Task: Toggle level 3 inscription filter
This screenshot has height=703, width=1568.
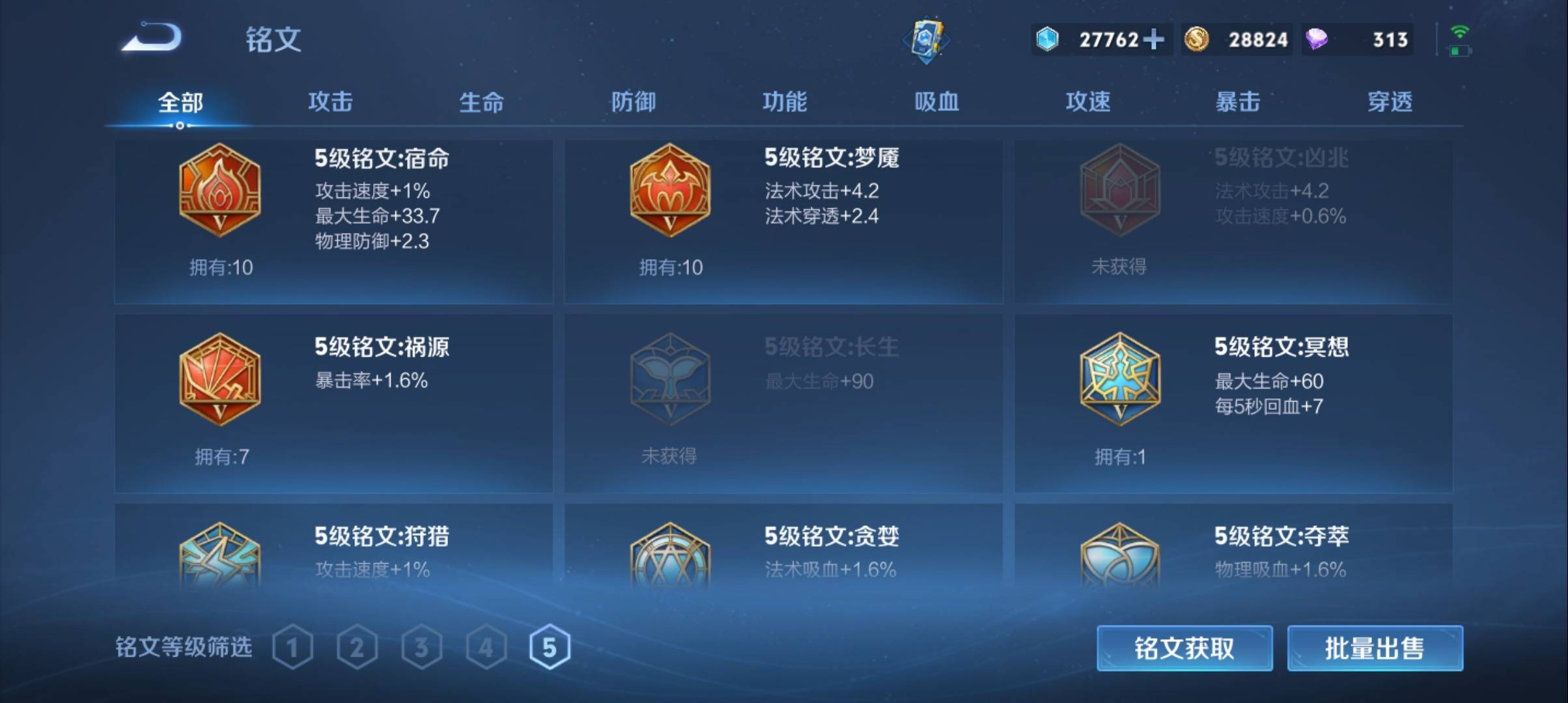Action: [421, 647]
